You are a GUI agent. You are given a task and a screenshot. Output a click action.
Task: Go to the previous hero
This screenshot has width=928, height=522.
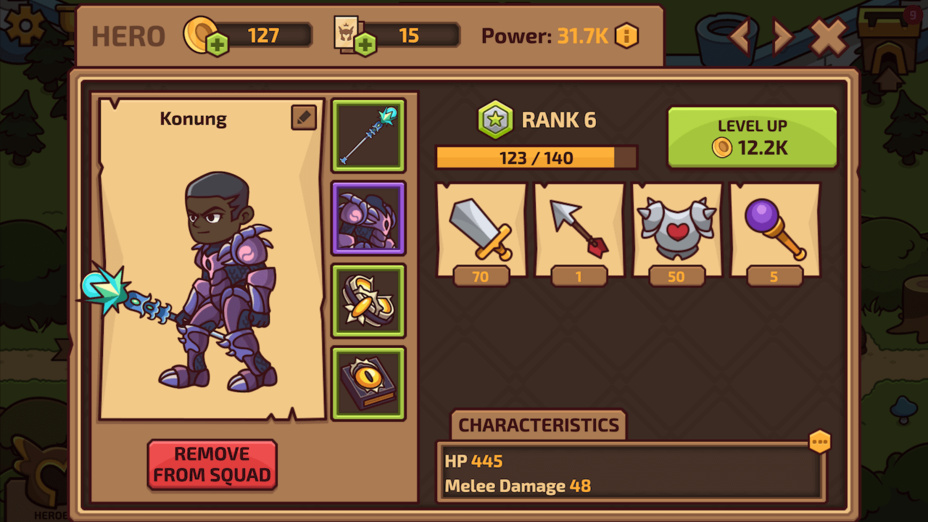pyautogui.click(x=738, y=38)
